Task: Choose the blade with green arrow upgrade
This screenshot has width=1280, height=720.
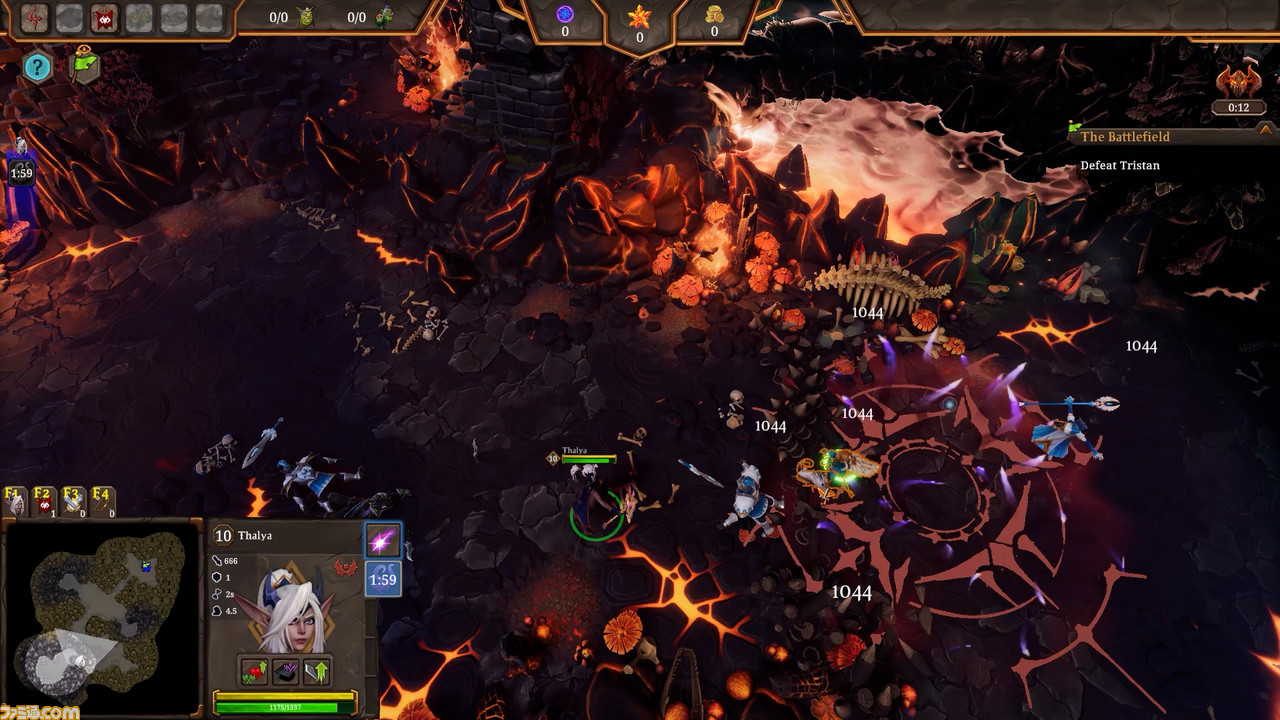Action: 317,671
